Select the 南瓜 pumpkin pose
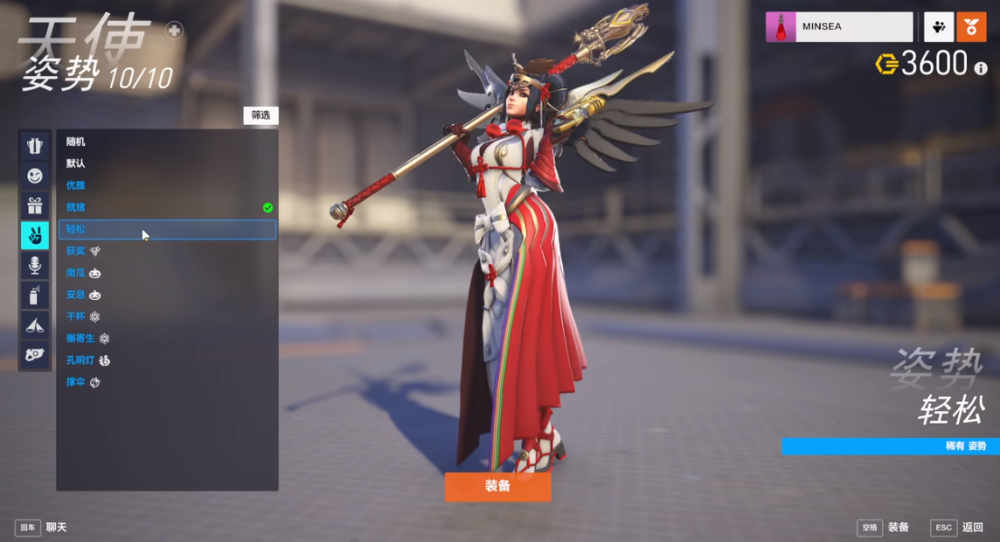Image resolution: width=1000 pixels, height=542 pixels. [76, 273]
